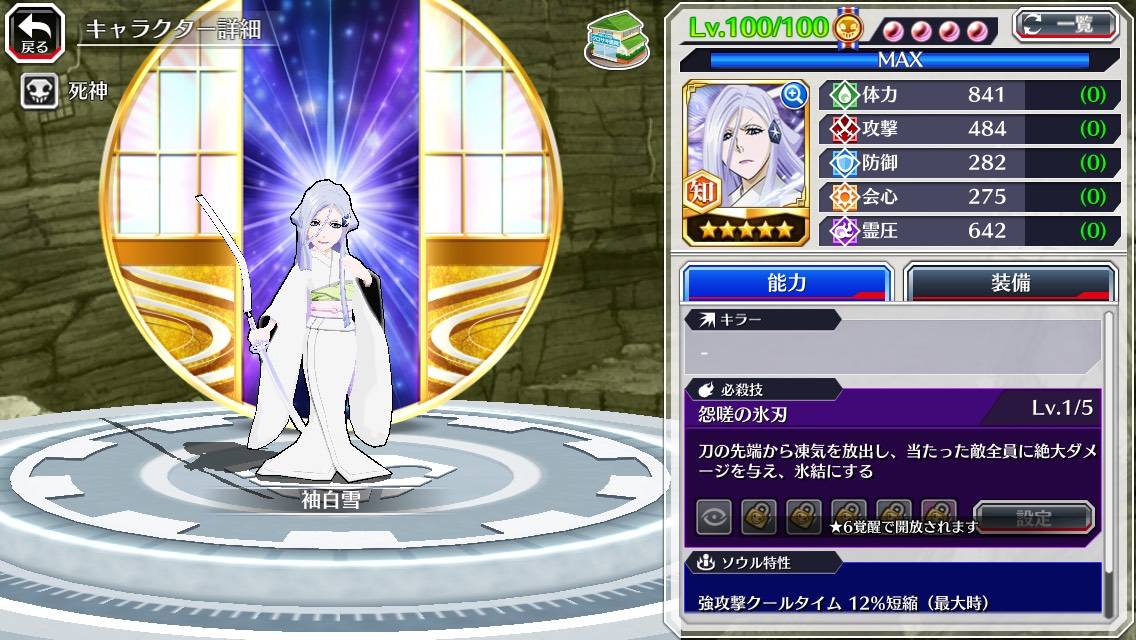The height and width of the screenshot is (640, 1136).
Task: Open the 一覧 character list
Action: coord(1066,23)
